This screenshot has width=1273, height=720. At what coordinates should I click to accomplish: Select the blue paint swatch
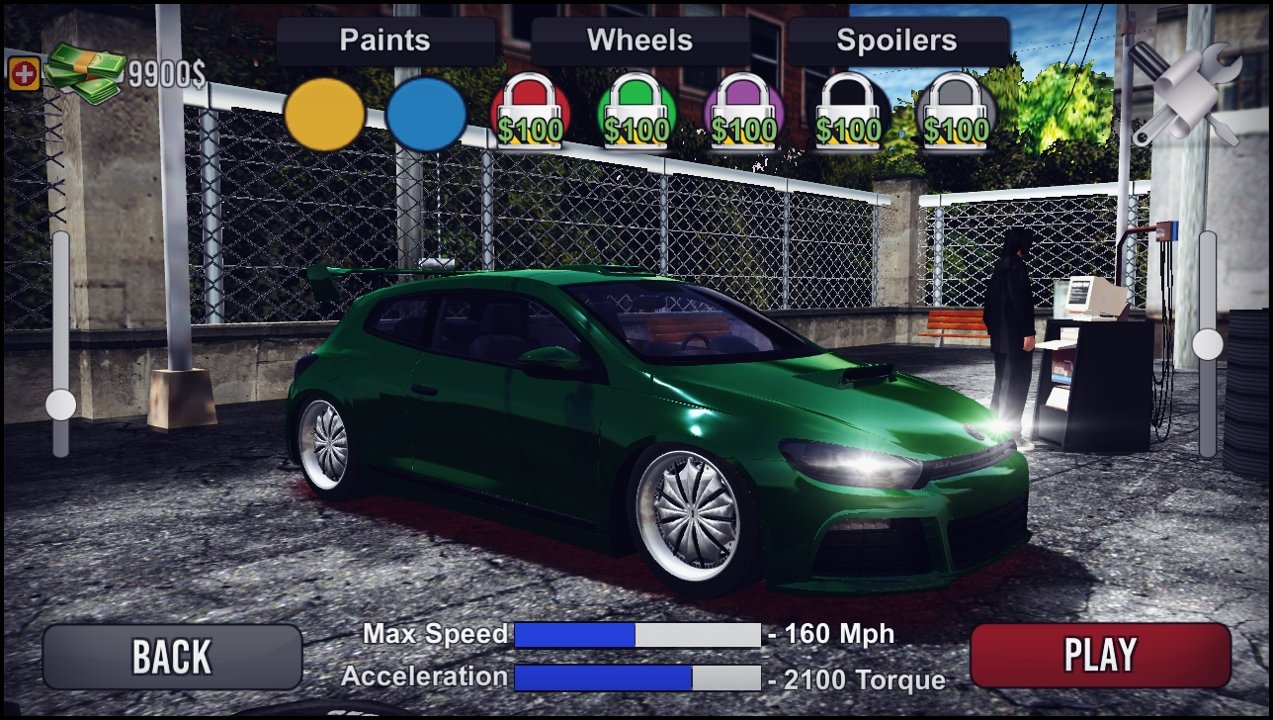[x=426, y=114]
